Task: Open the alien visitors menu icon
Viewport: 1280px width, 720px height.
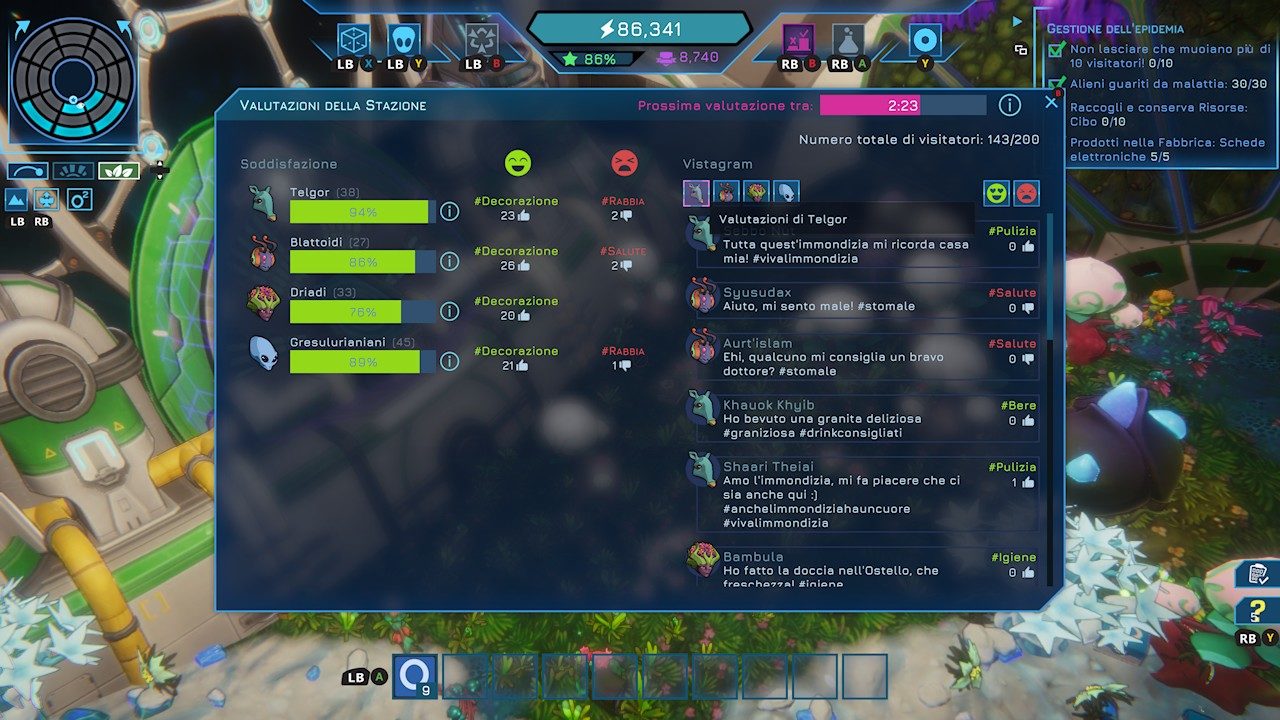Action: pyautogui.click(x=404, y=40)
